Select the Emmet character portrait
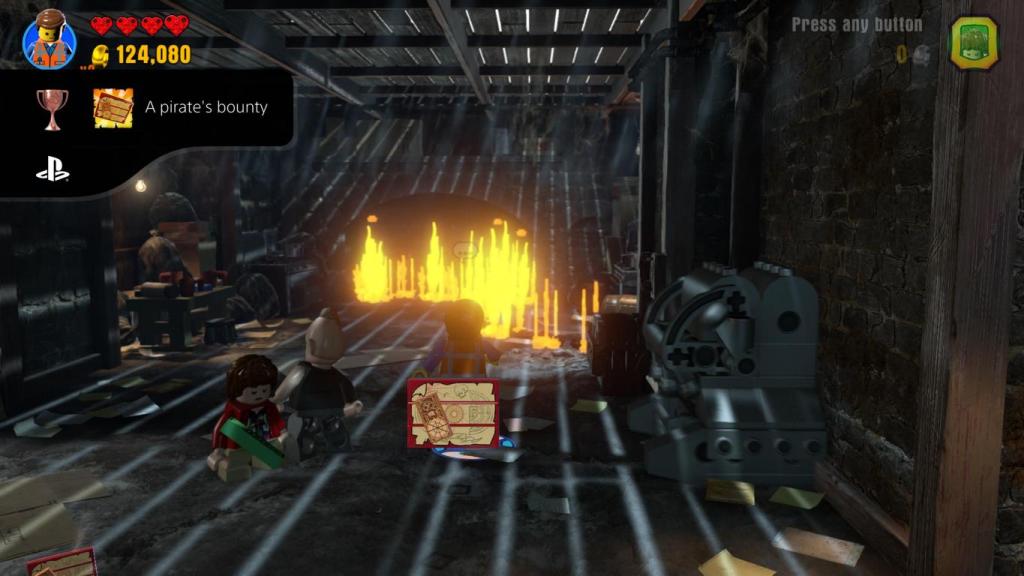1024x576 pixels. pos(49,41)
